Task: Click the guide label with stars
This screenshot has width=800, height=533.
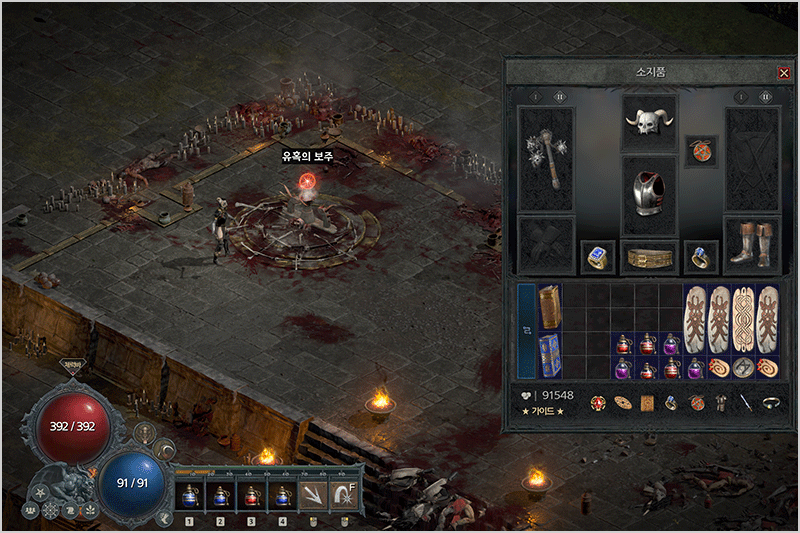Action: coord(543,411)
